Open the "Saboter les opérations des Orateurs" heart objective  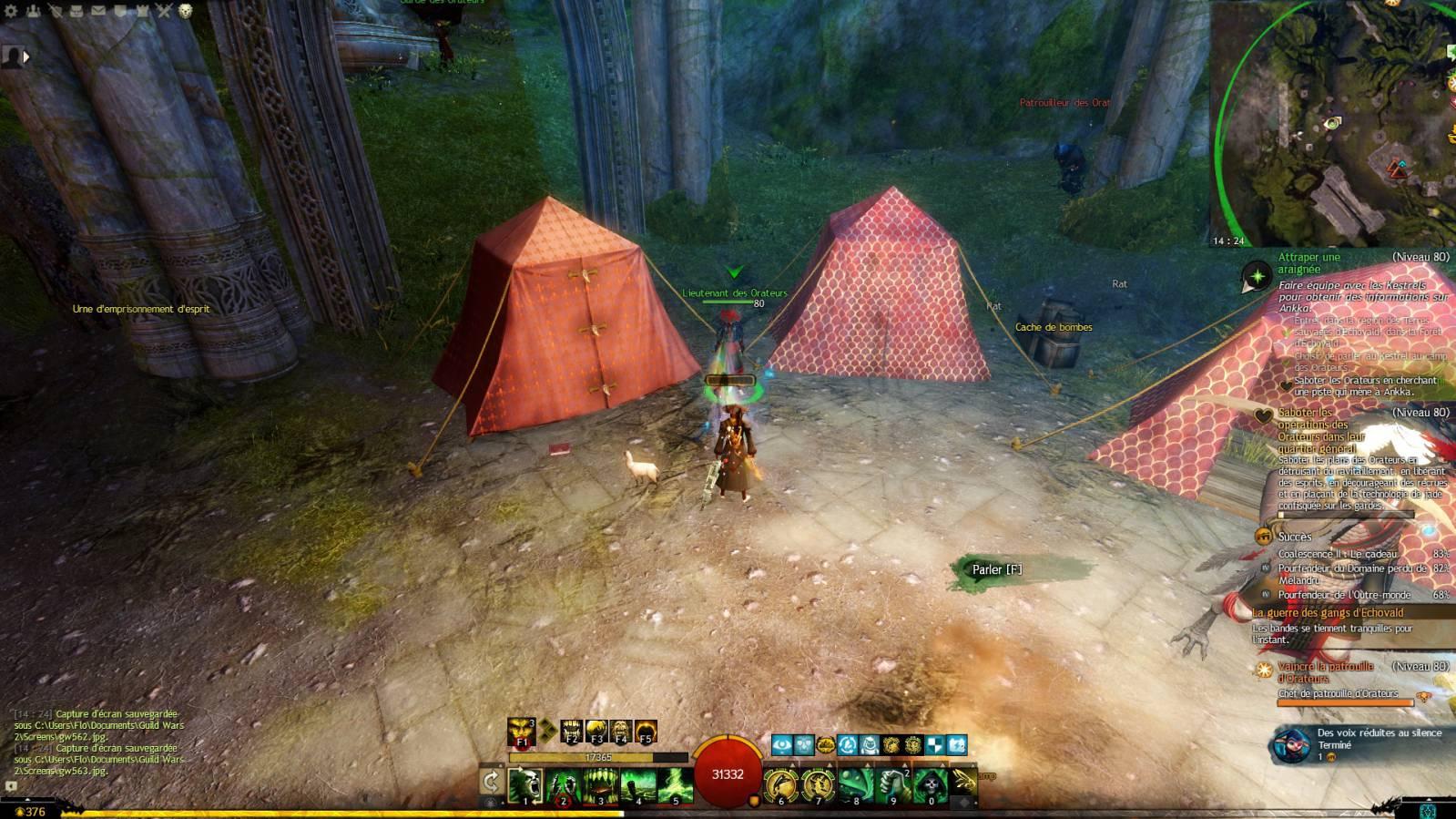coord(1312,430)
